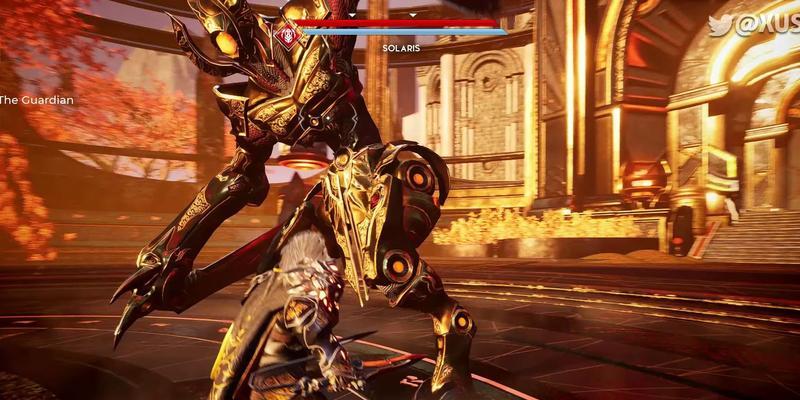Select The Guardian objective label
This screenshot has height=400, width=800.
[37, 99]
